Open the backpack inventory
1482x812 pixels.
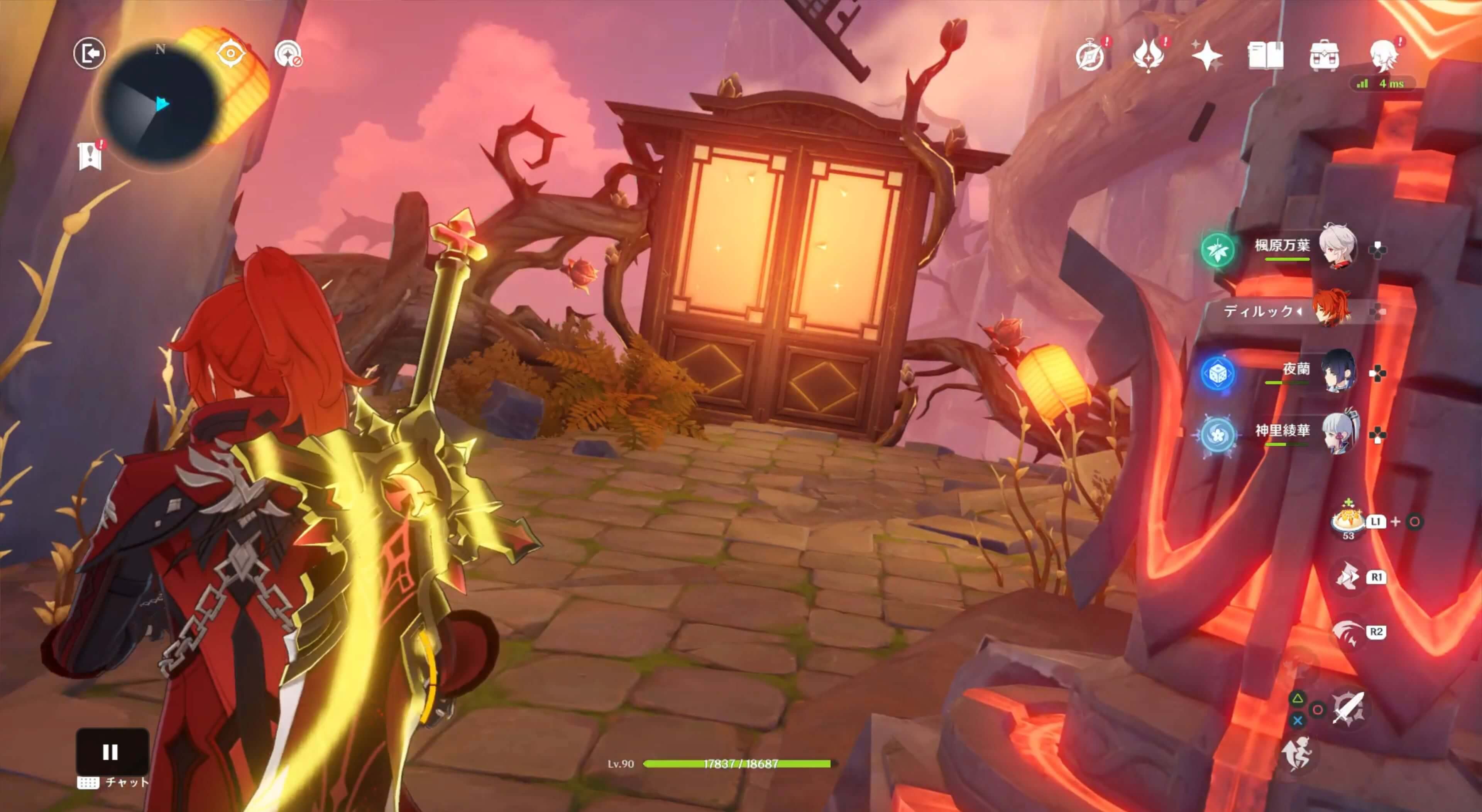point(1324,56)
